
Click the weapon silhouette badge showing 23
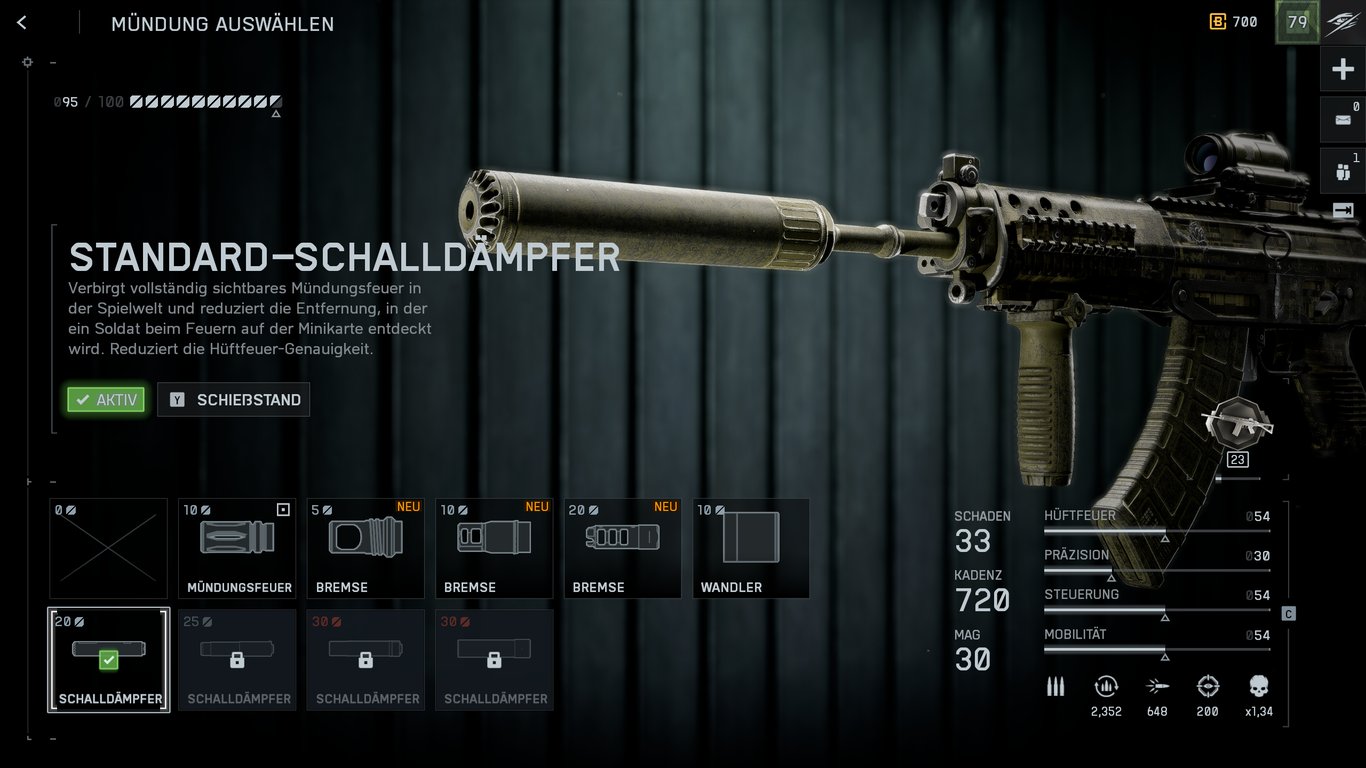click(x=1237, y=424)
